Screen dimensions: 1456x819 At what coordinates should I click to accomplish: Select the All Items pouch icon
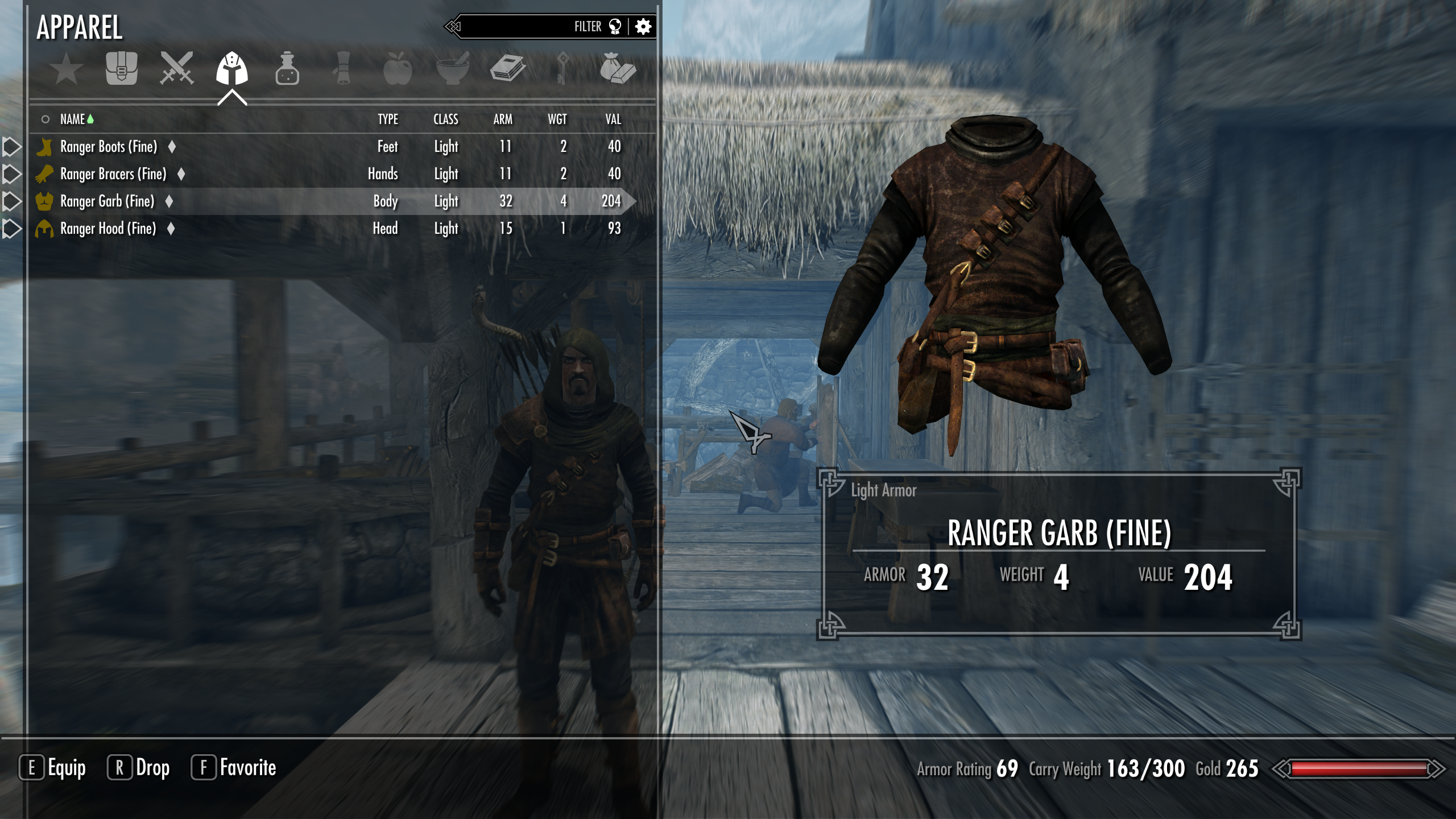coord(122,69)
